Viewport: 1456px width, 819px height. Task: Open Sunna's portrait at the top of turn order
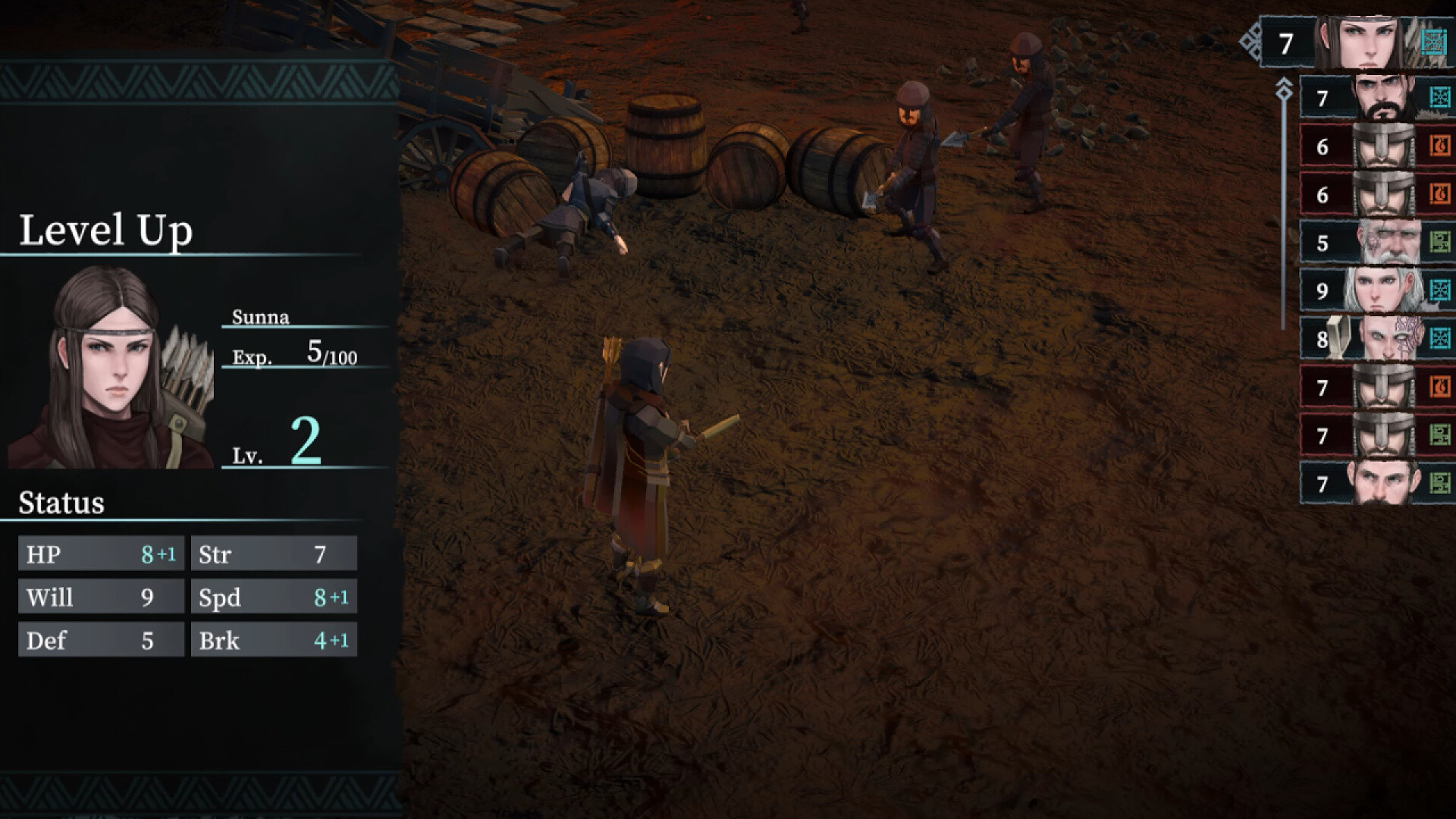[1367, 42]
